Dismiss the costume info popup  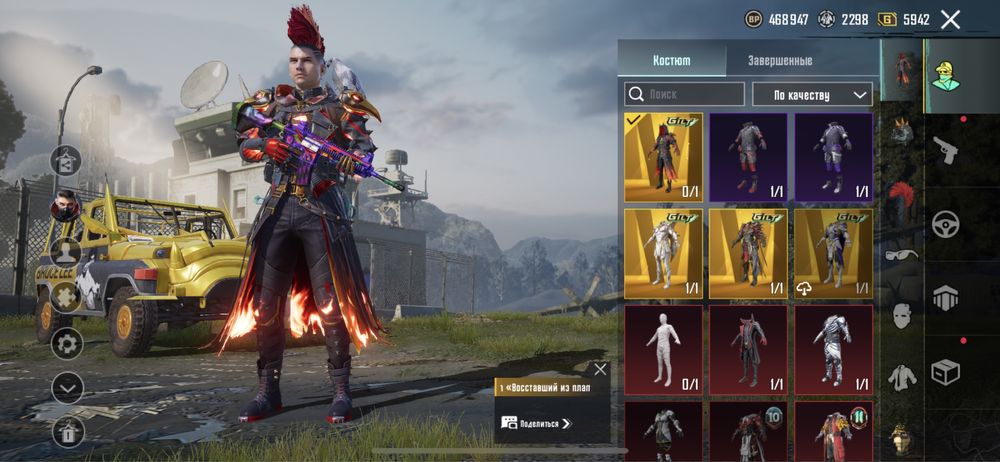(x=600, y=369)
